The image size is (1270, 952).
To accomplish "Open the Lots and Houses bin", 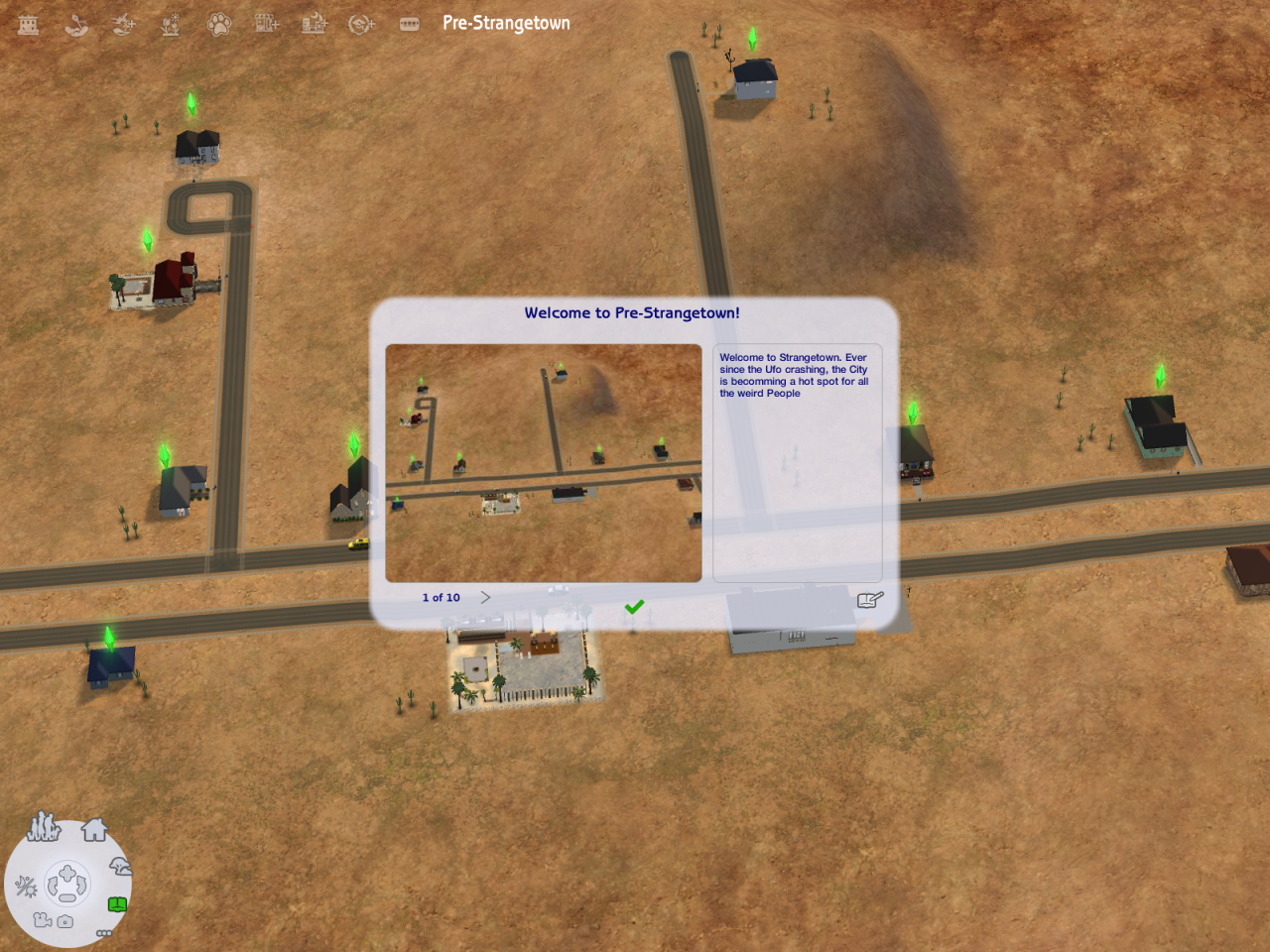I will click(x=94, y=829).
